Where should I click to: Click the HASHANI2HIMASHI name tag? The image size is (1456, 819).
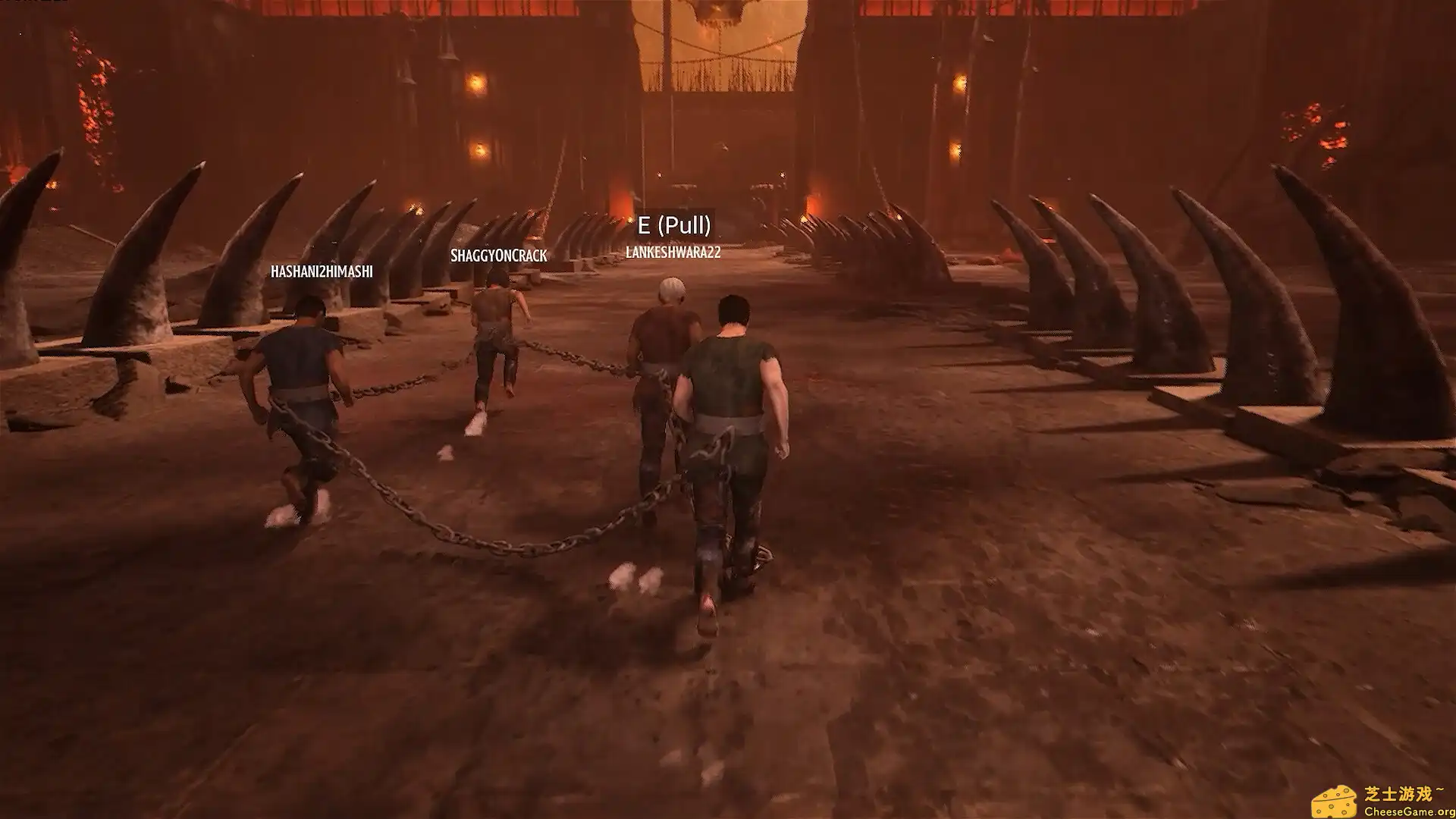322,271
